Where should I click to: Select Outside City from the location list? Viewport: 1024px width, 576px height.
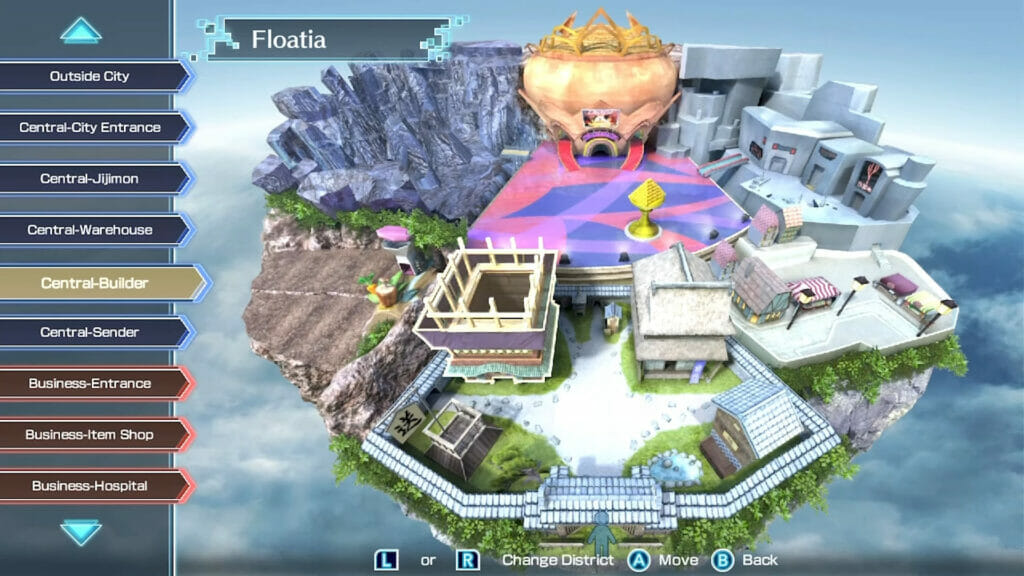pos(90,76)
